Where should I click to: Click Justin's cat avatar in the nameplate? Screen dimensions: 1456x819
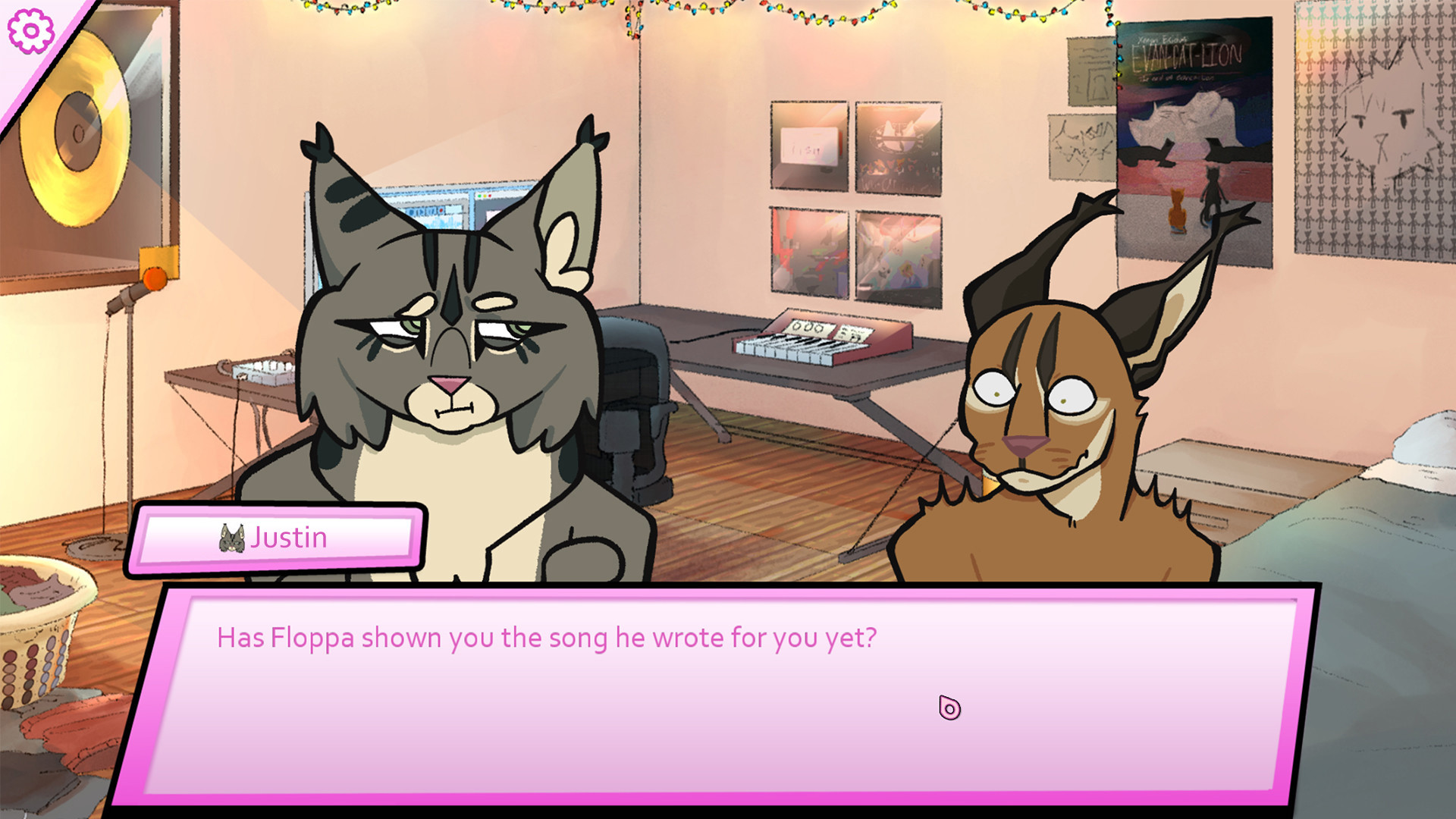[231, 537]
